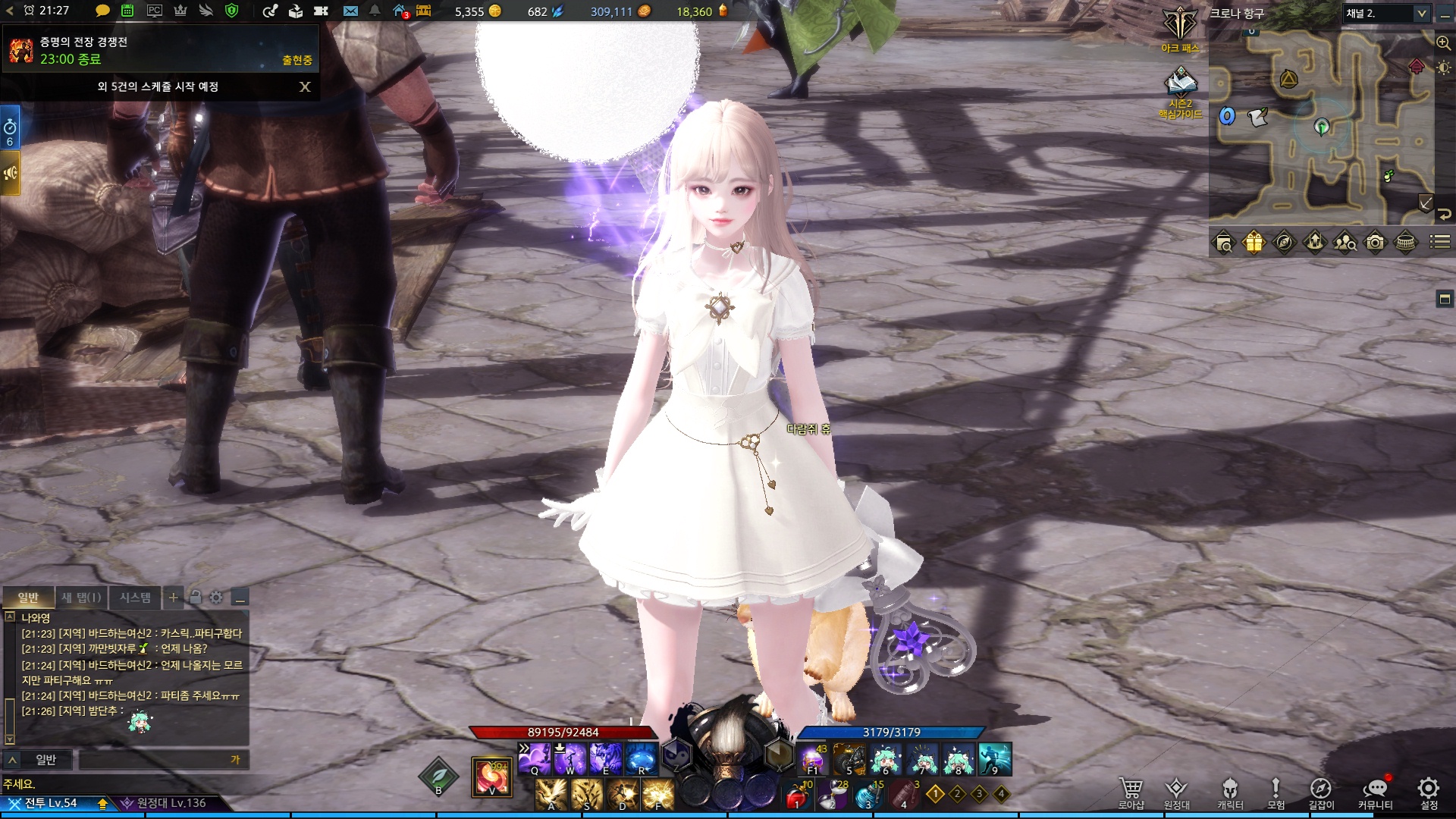Open the mail envelope icon
This screenshot has height=819, width=1456.
point(350,11)
